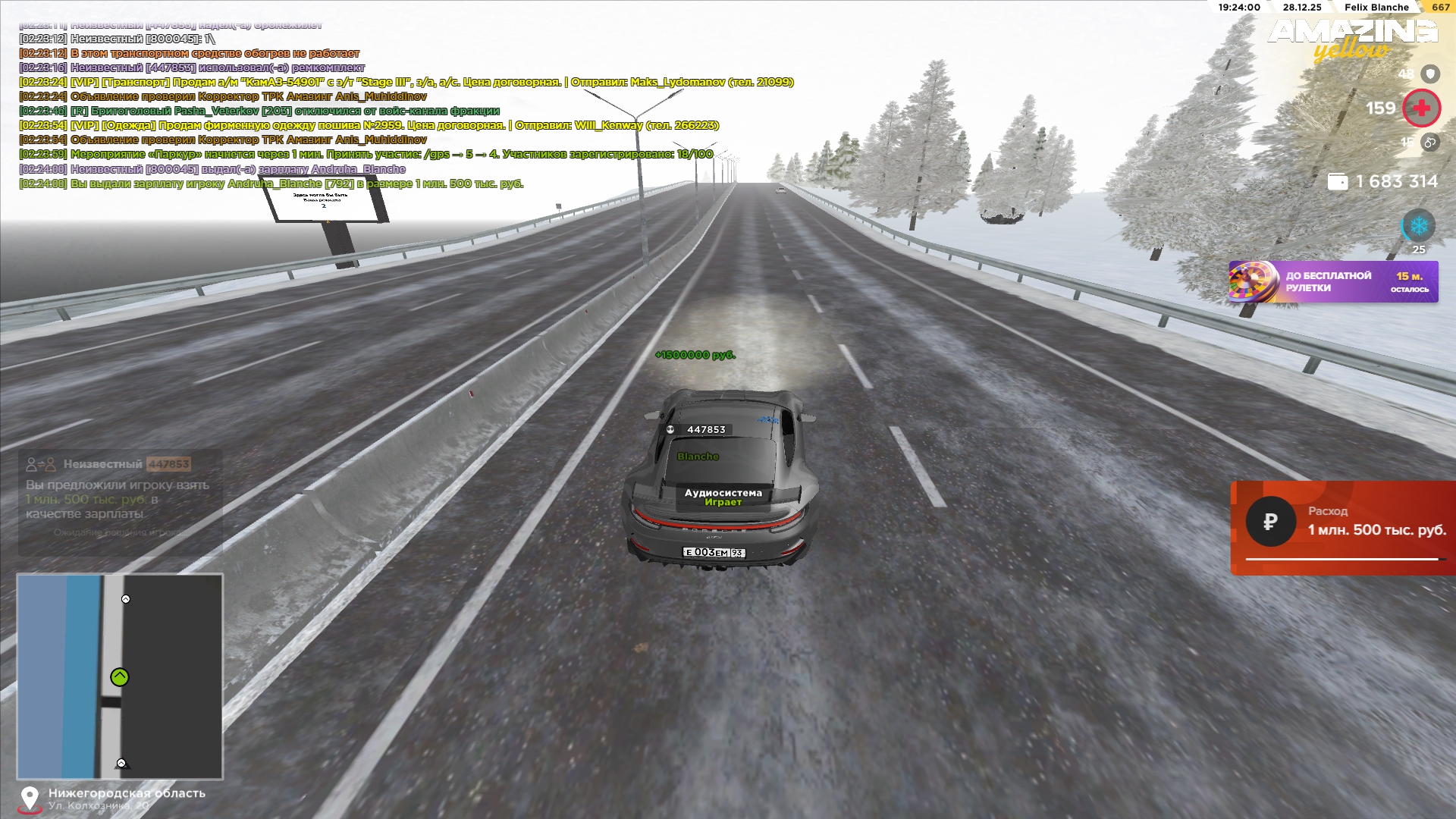Click the minimap
1456x819 pixels.
click(x=120, y=676)
